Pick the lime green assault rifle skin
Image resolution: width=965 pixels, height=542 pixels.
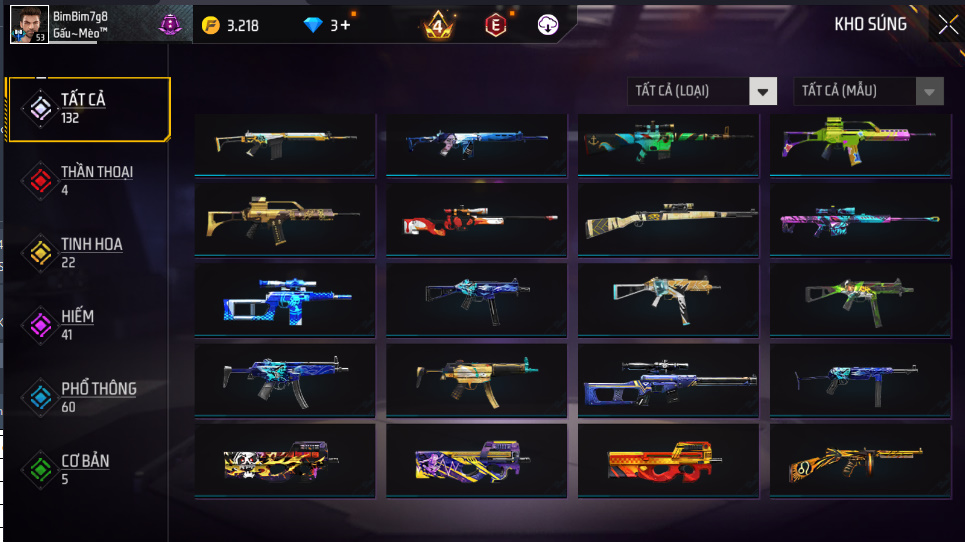tap(859, 144)
